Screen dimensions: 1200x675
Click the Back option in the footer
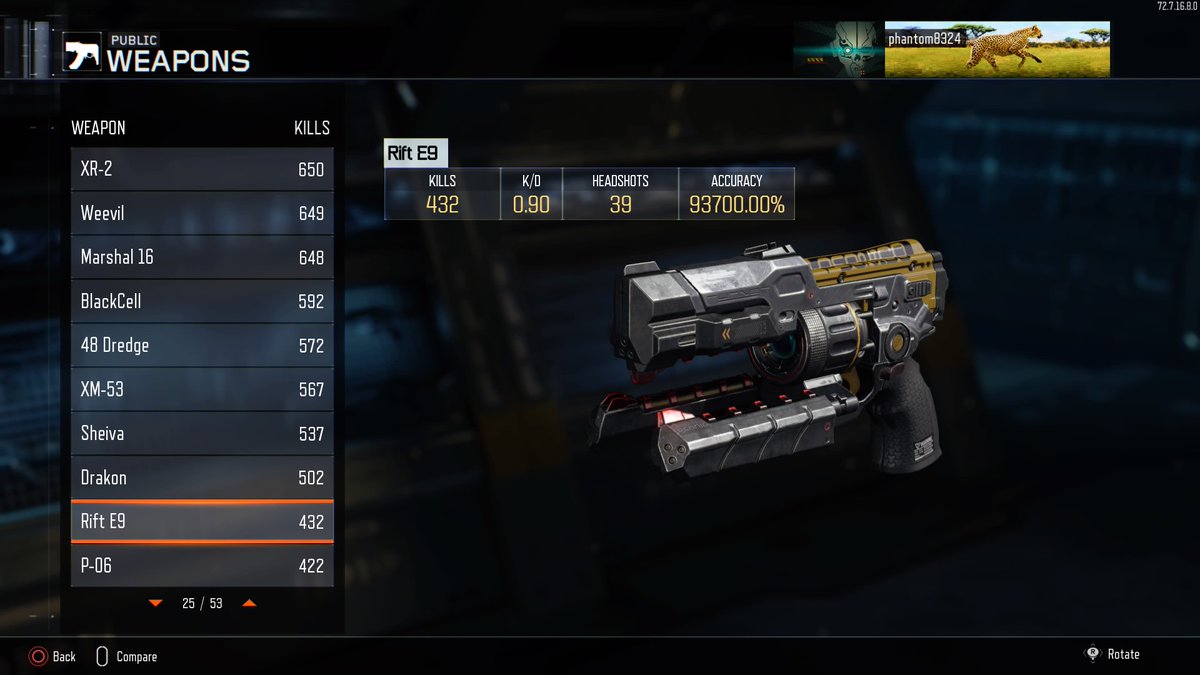tap(53, 657)
